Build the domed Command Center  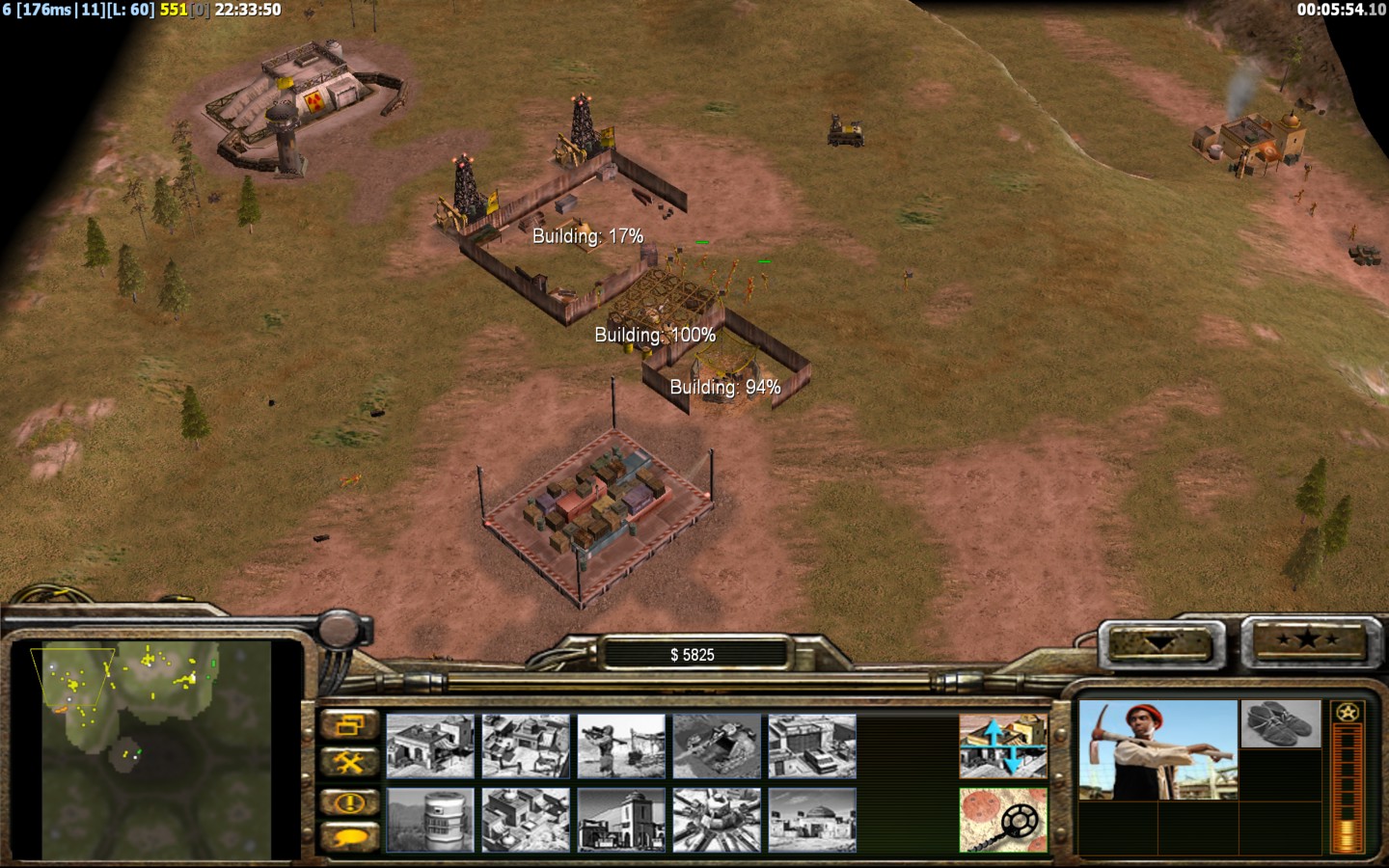[812, 820]
